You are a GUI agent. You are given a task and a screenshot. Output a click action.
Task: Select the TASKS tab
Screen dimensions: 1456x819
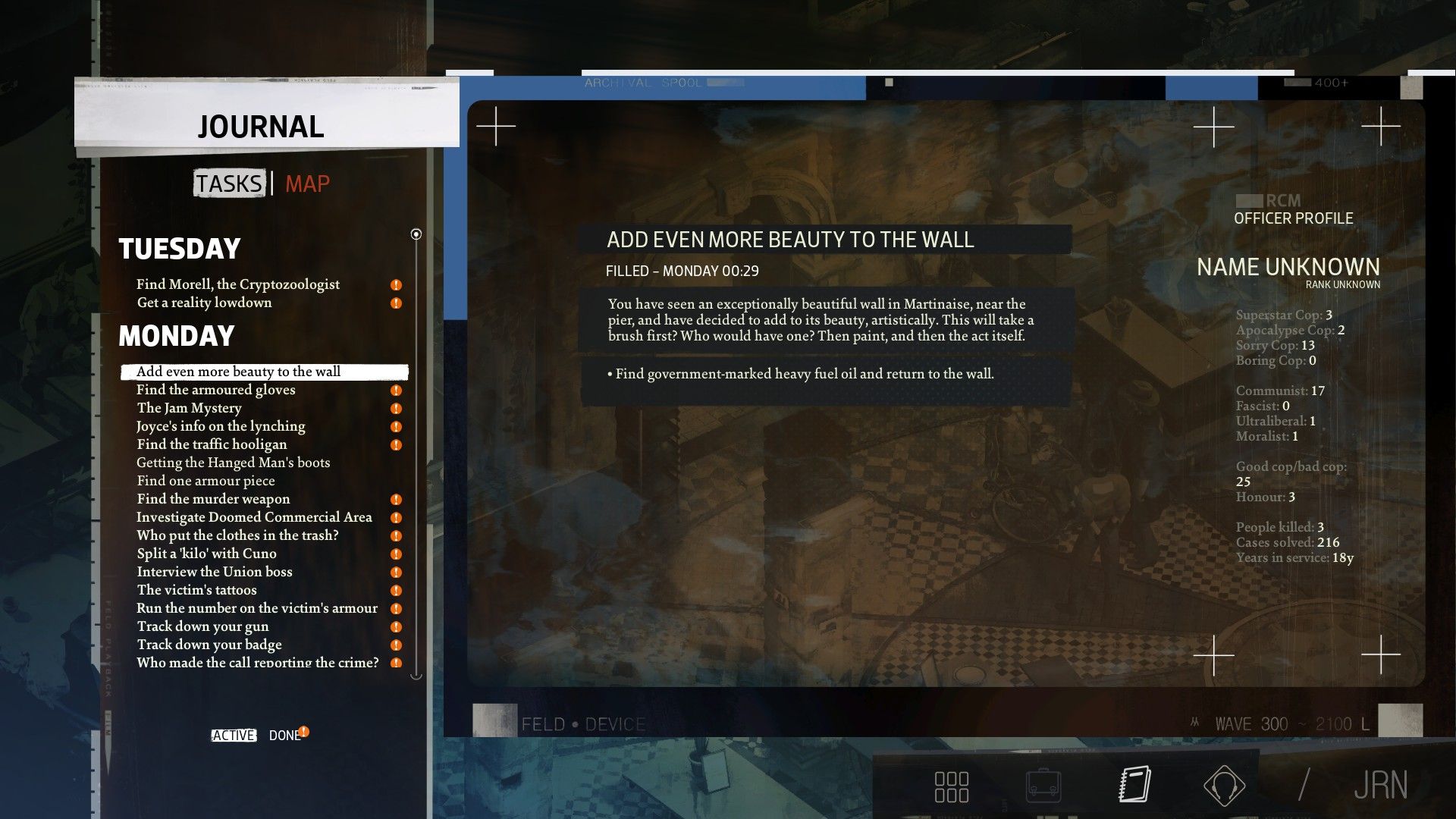pos(229,184)
